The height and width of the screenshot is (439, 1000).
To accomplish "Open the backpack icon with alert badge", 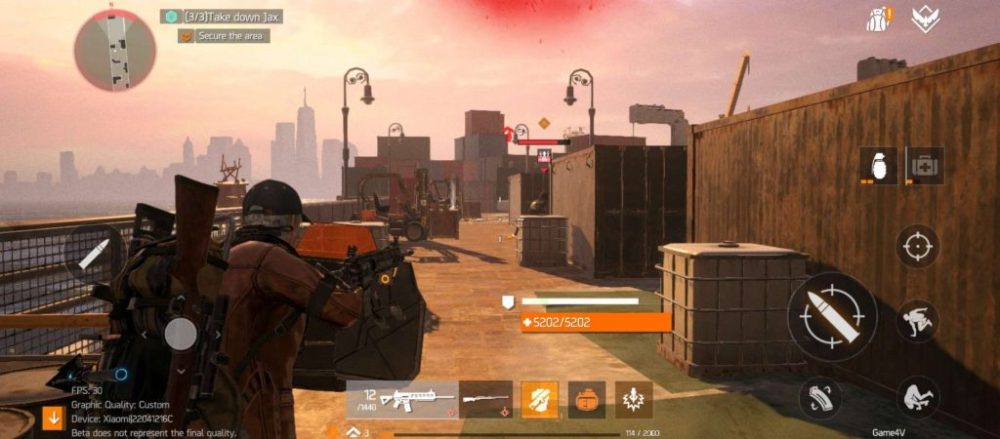I will [879, 19].
